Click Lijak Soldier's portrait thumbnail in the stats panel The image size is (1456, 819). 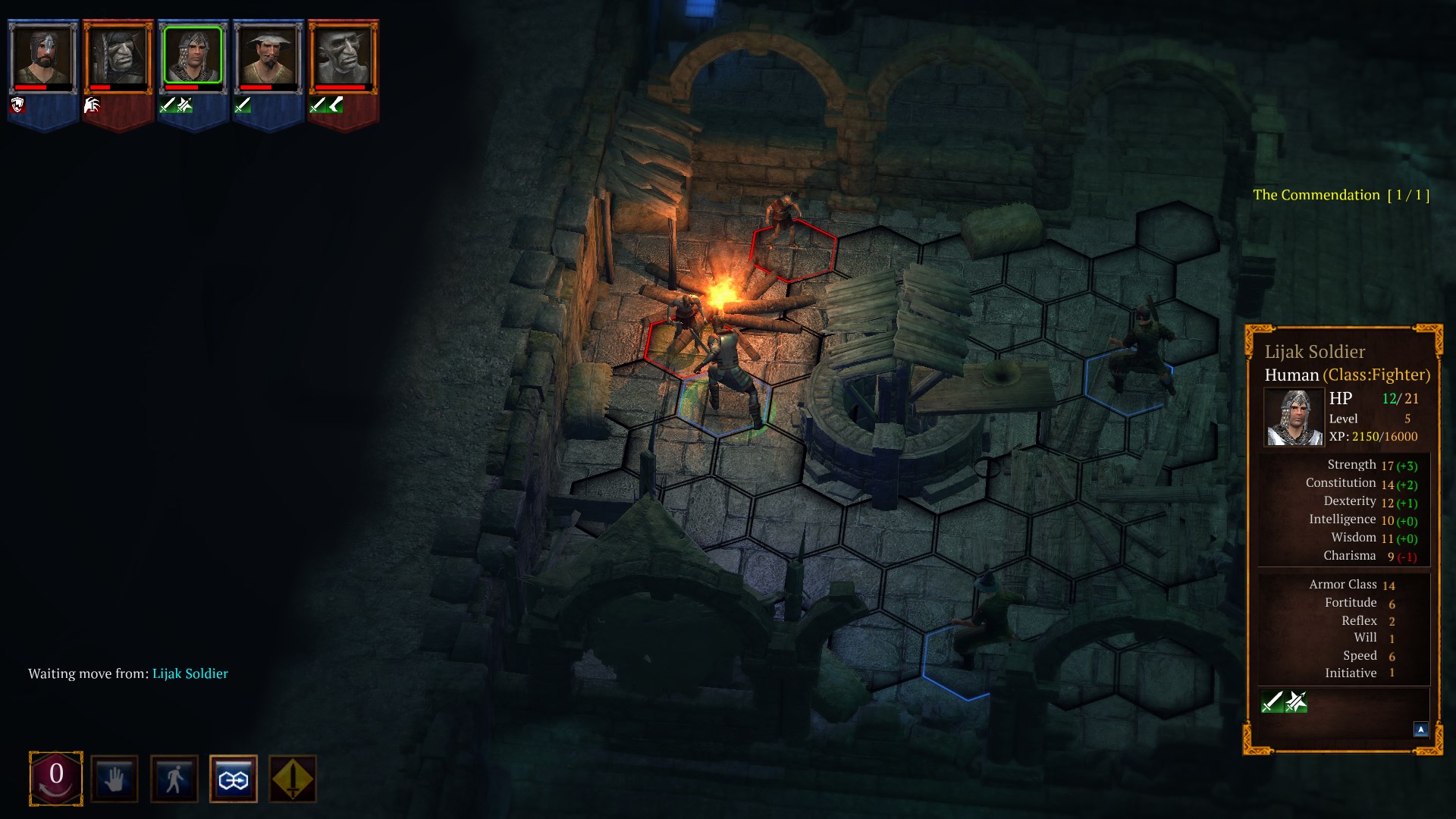(1293, 418)
